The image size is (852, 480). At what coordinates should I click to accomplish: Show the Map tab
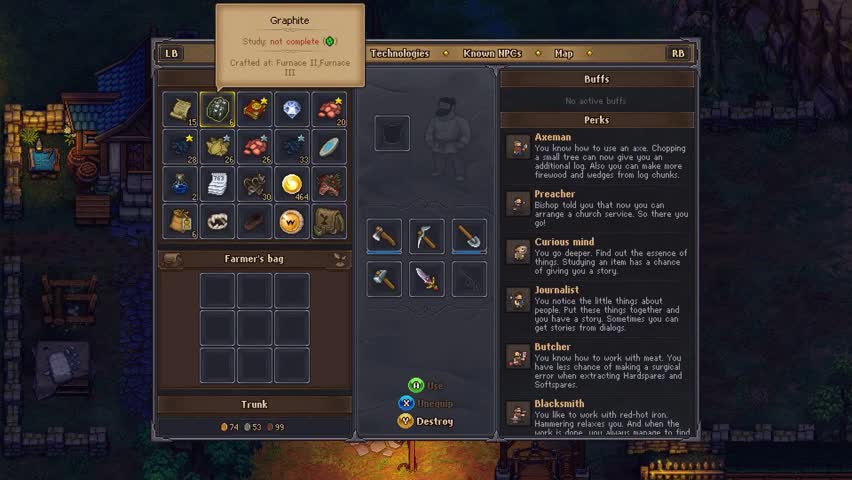564,53
